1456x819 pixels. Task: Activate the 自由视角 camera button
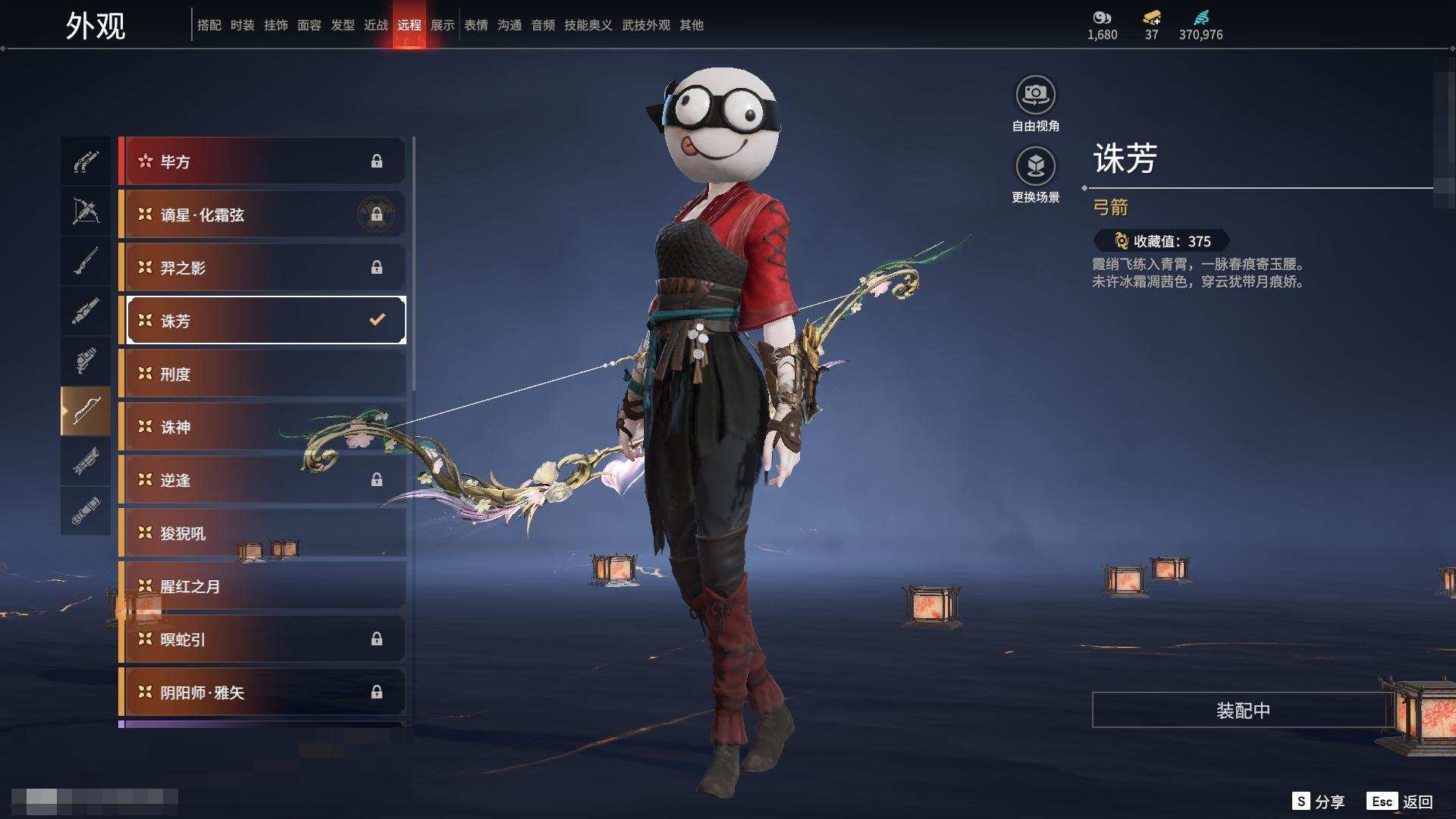click(x=1035, y=96)
